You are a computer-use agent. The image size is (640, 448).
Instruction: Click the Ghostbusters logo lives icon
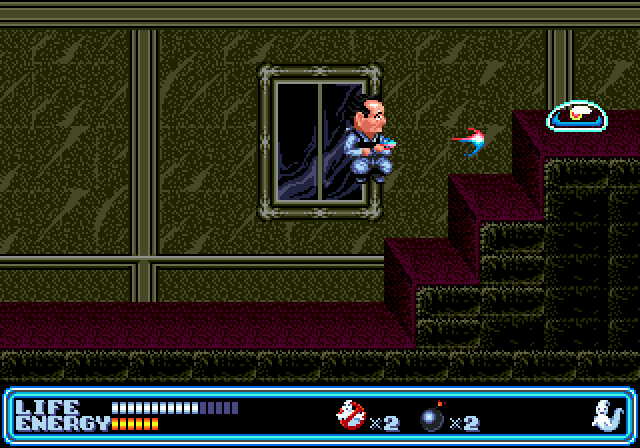pyautogui.click(x=350, y=414)
